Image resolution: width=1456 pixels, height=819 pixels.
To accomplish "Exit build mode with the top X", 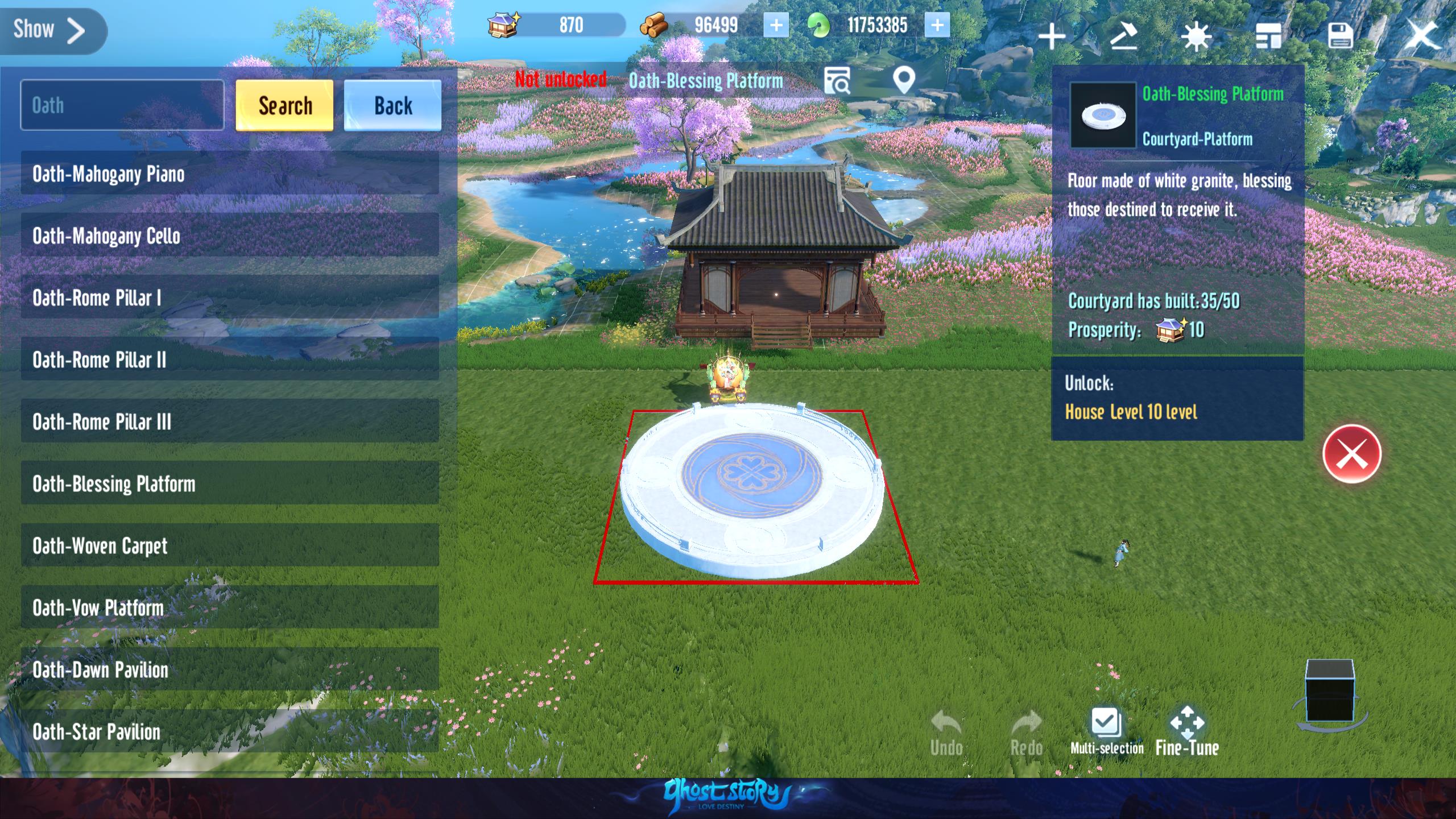I will [1421, 35].
